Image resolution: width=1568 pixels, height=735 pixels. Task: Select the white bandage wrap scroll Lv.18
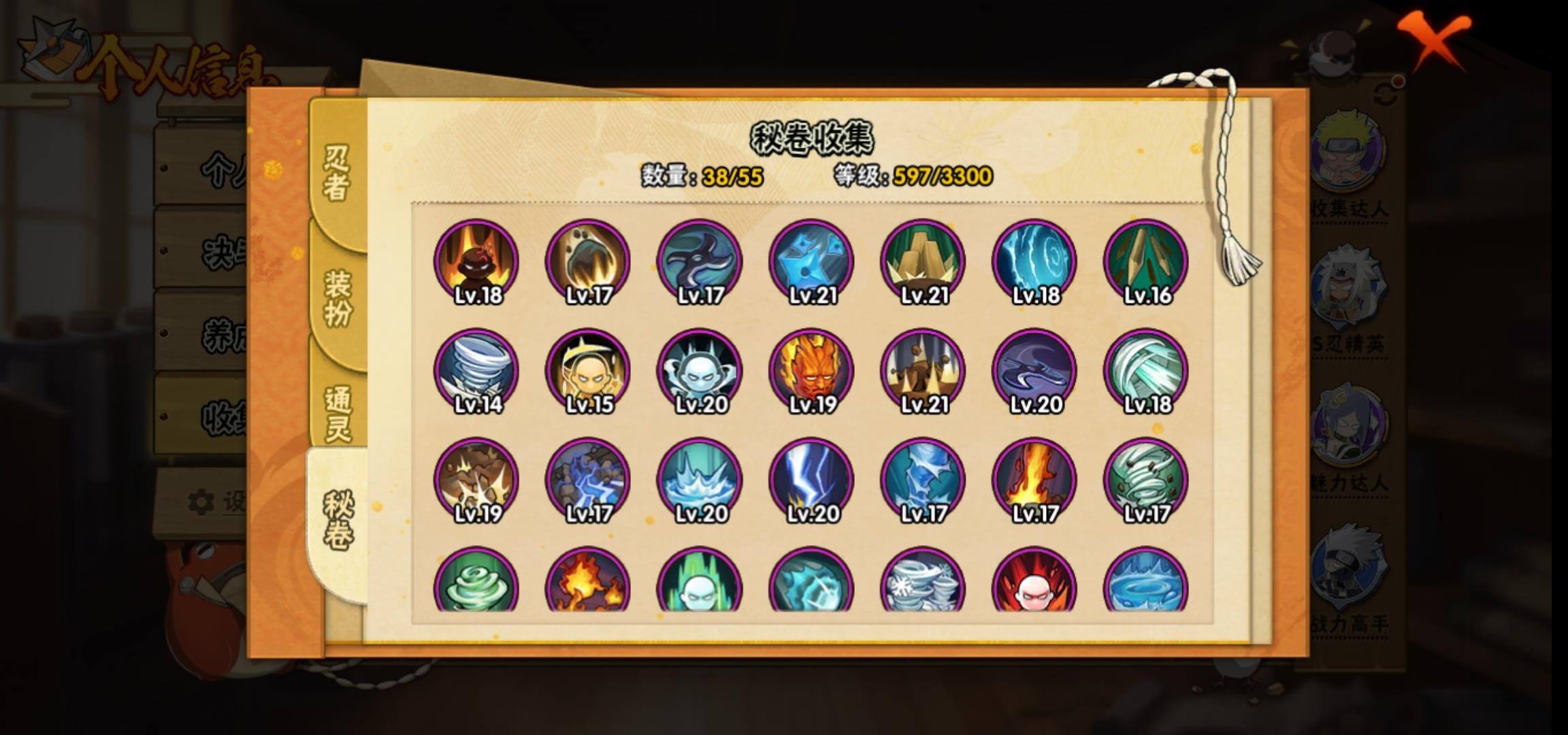coord(1146,372)
